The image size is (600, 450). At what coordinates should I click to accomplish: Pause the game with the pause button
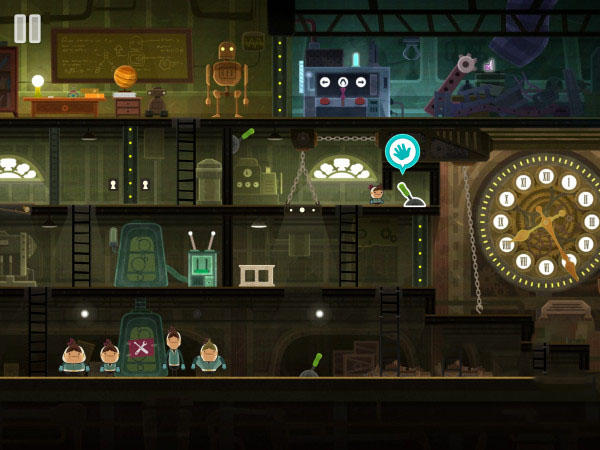tap(28, 28)
